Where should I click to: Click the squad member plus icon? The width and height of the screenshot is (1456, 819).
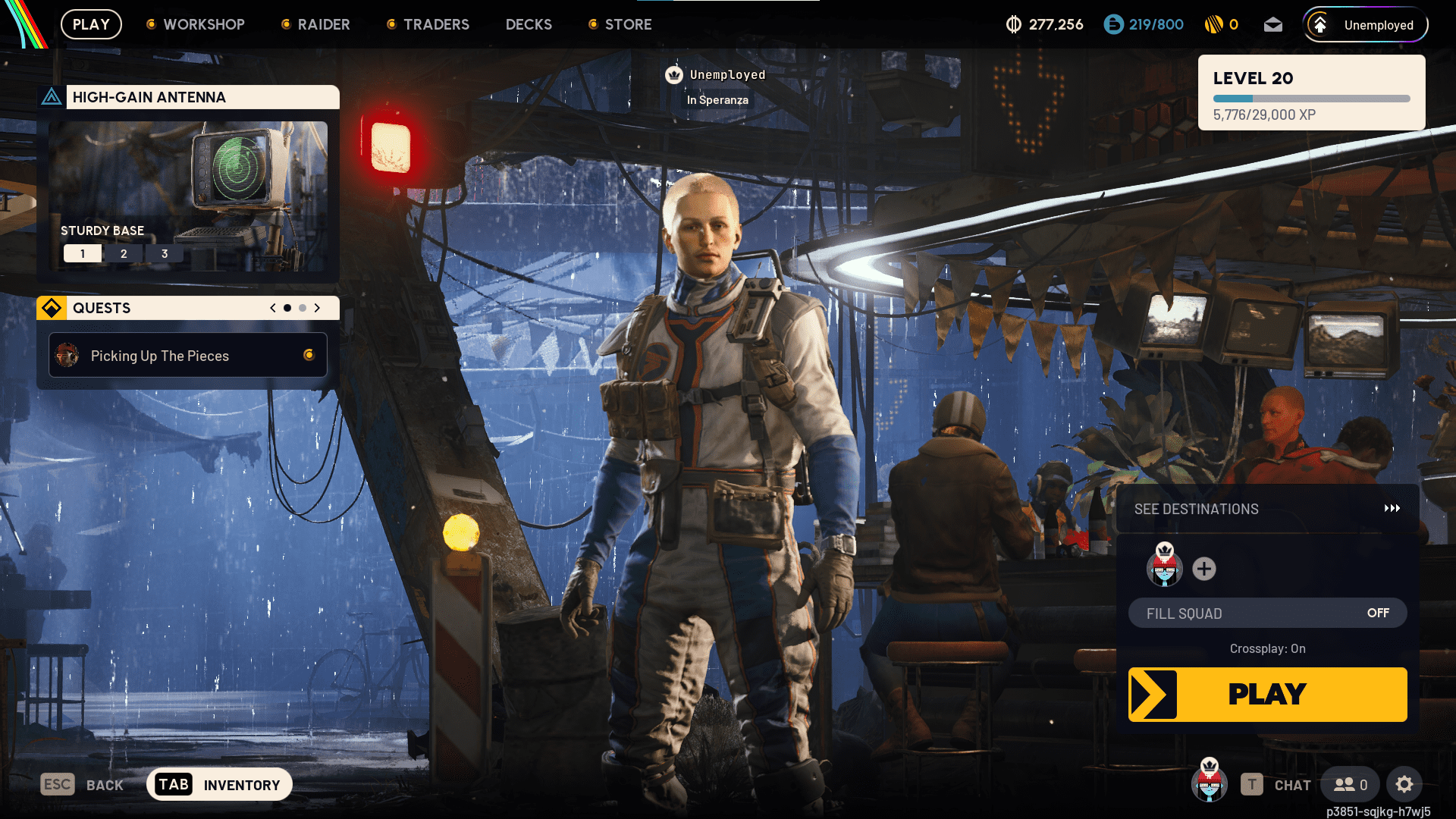point(1203,569)
